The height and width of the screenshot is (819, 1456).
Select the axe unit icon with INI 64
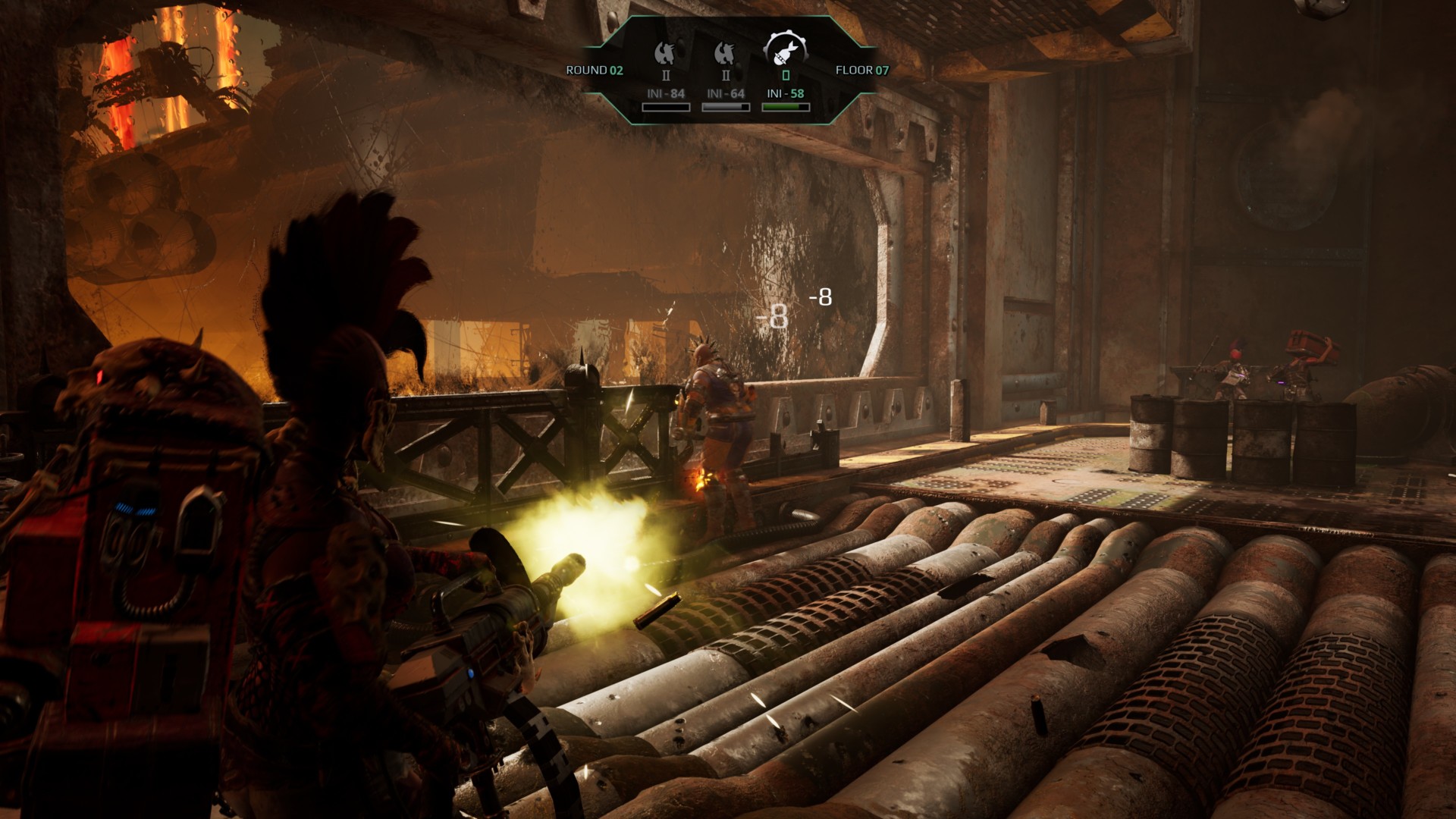[x=725, y=53]
